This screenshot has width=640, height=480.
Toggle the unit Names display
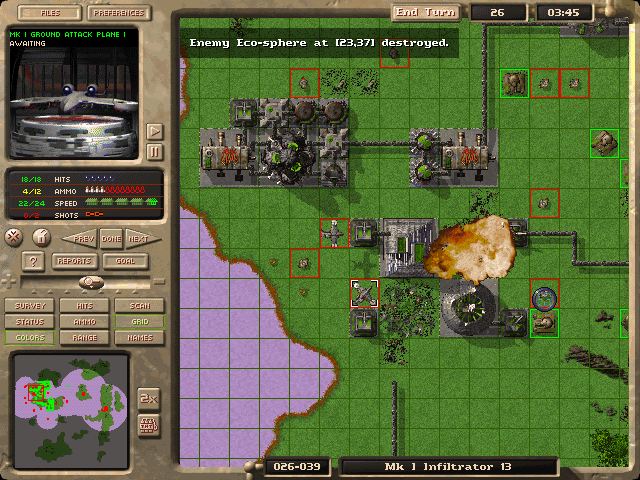139,338
